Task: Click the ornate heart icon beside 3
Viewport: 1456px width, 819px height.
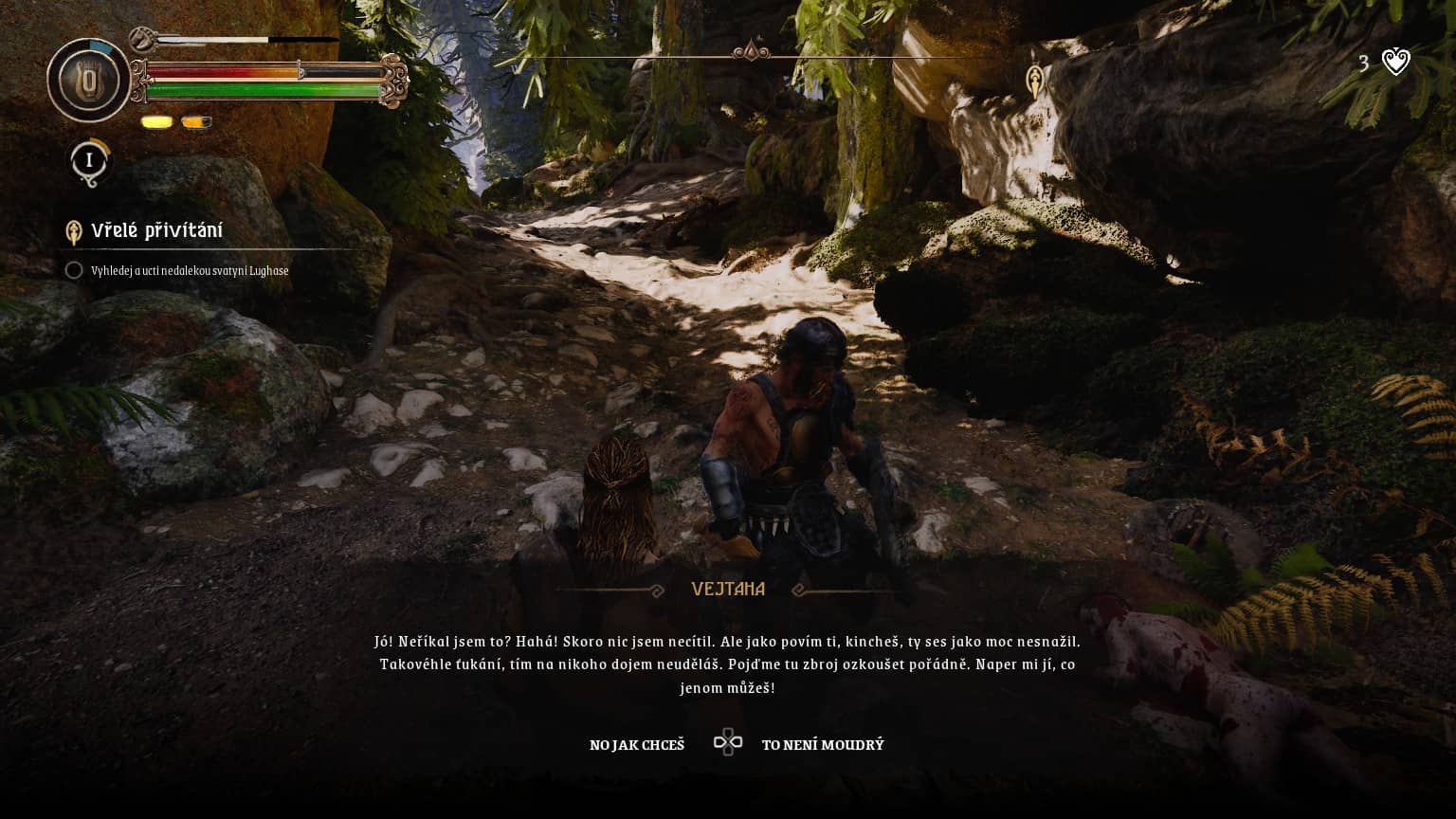Action: [1395, 63]
